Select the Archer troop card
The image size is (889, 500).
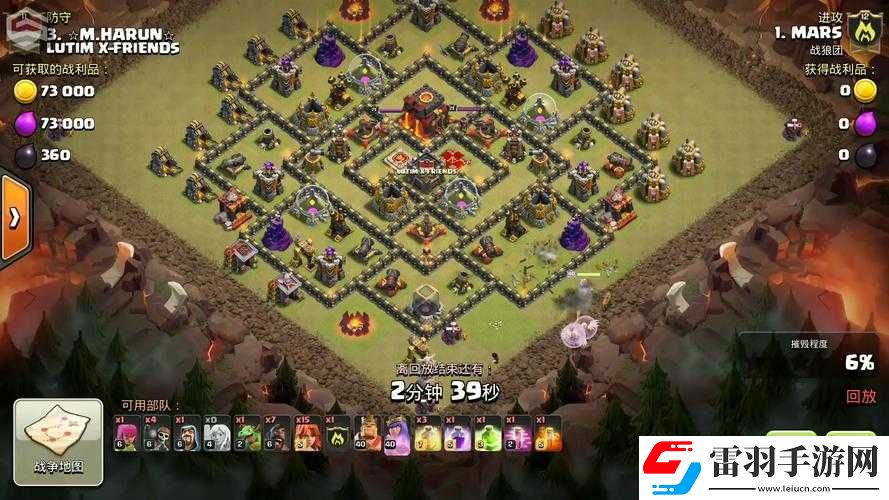click(x=126, y=434)
